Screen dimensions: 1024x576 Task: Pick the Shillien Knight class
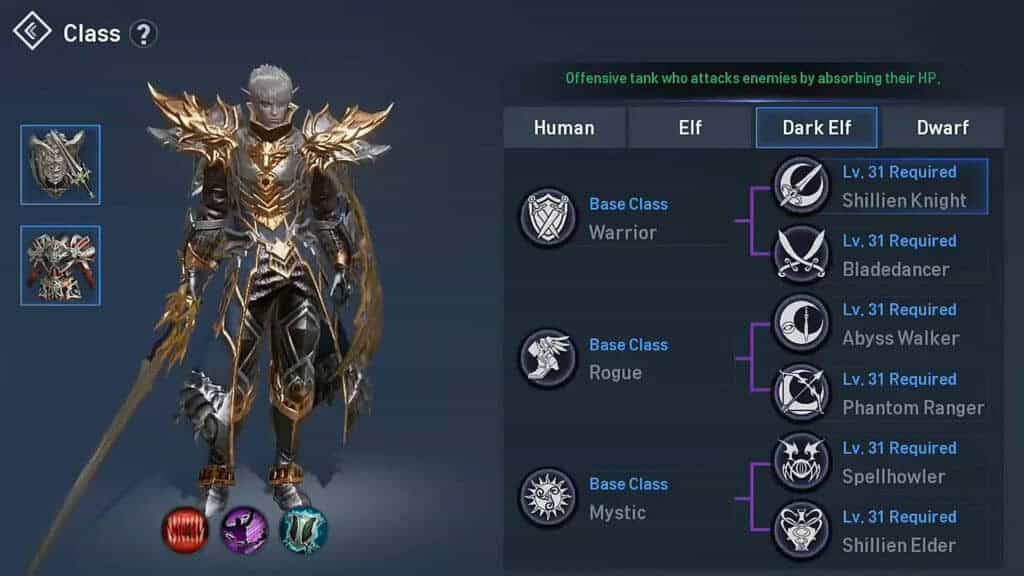click(x=880, y=186)
